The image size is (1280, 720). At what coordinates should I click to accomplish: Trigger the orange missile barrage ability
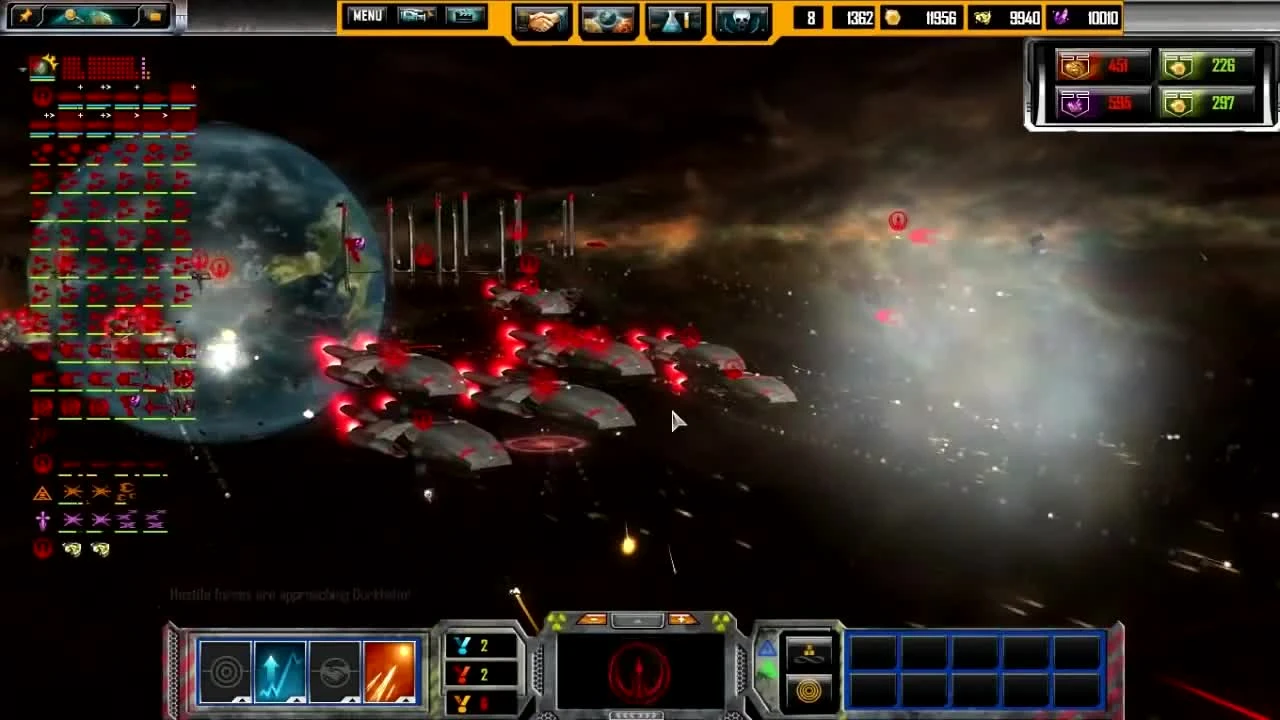point(392,671)
